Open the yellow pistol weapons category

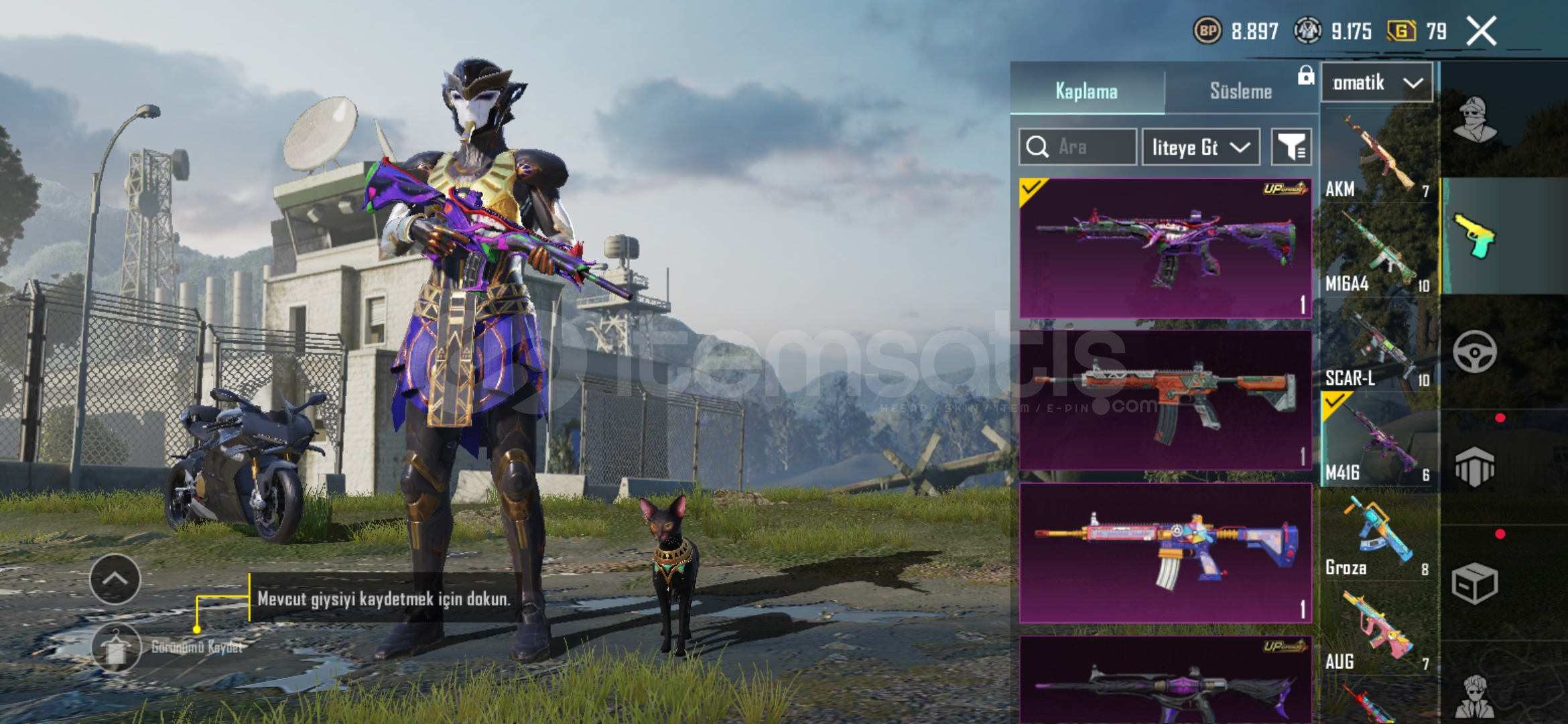click(x=1474, y=236)
